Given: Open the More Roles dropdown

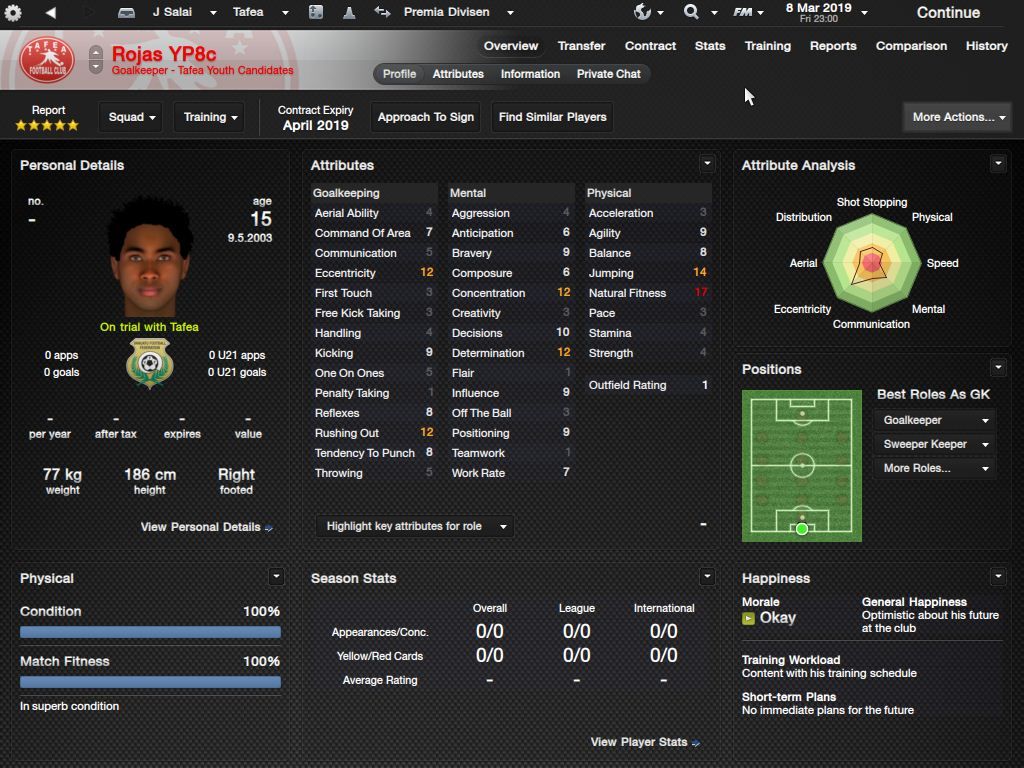Looking at the screenshot, I should [x=935, y=468].
